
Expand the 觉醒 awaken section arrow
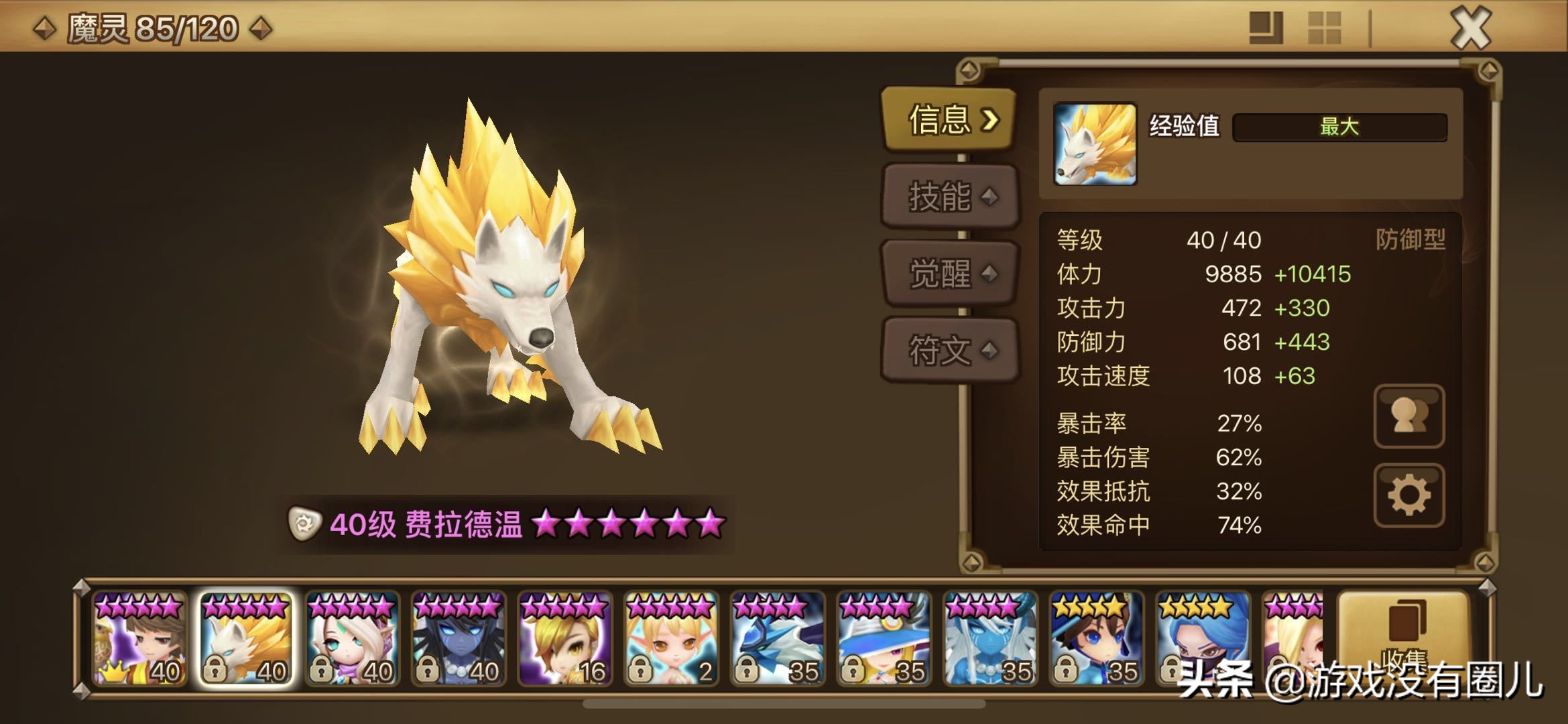[991, 275]
